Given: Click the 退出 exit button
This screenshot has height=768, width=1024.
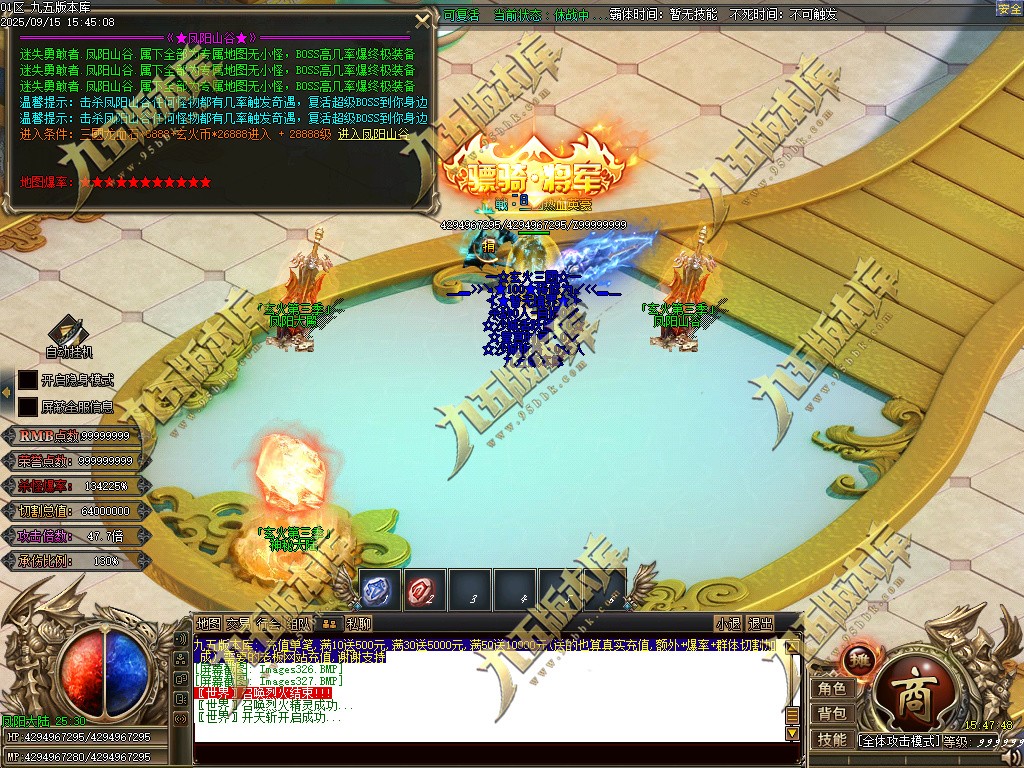Looking at the screenshot, I should click(760, 623).
